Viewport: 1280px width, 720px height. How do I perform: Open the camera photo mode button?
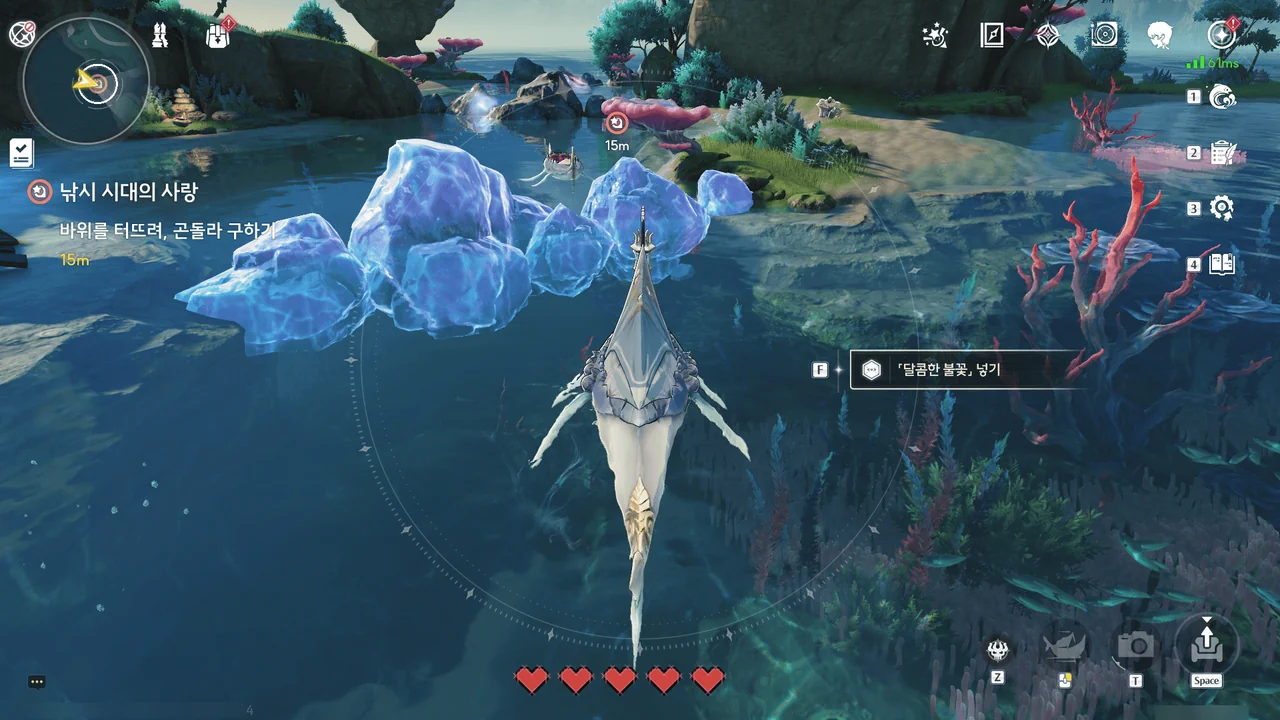[1136, 646]
